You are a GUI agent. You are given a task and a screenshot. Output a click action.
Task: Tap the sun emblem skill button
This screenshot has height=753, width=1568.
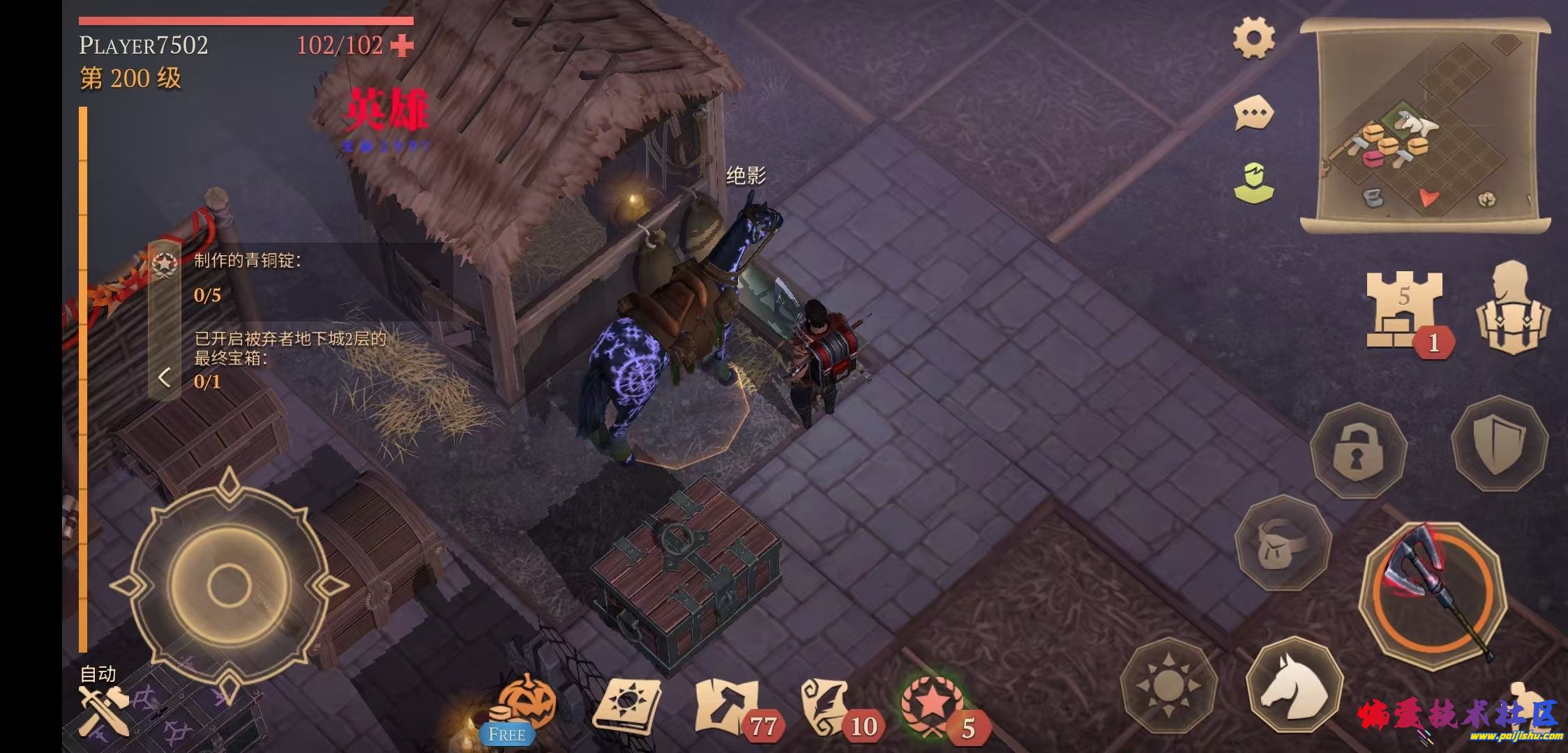point(1168,685)
